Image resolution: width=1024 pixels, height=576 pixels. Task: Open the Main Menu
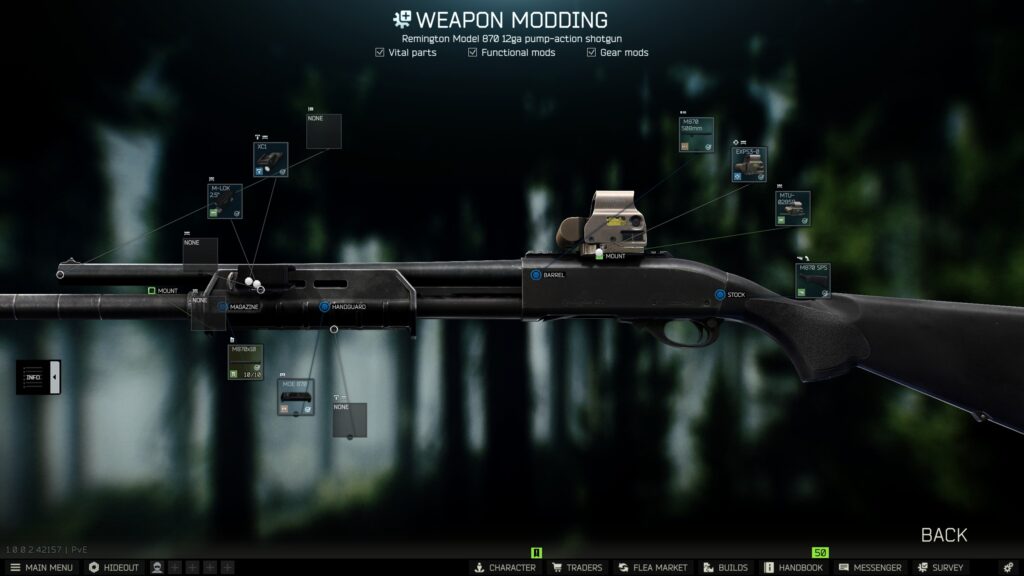pos(41,567)
